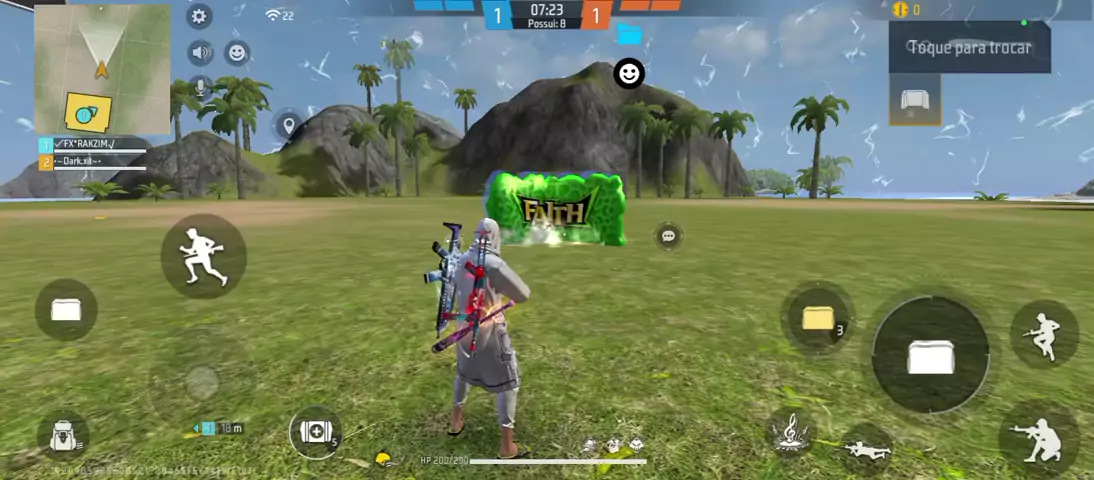Open the quick chat bubble
This screenshot has width=1094, height=480.
coord(669,236)
